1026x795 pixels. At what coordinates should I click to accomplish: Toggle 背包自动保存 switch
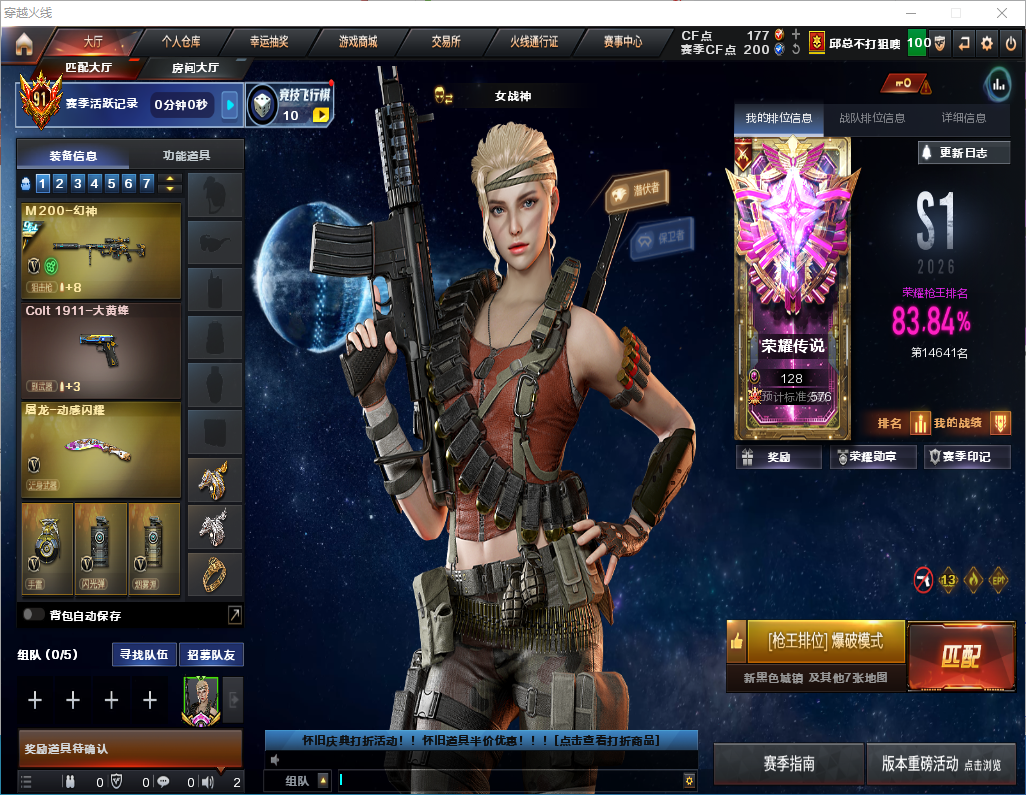point(34,615)
